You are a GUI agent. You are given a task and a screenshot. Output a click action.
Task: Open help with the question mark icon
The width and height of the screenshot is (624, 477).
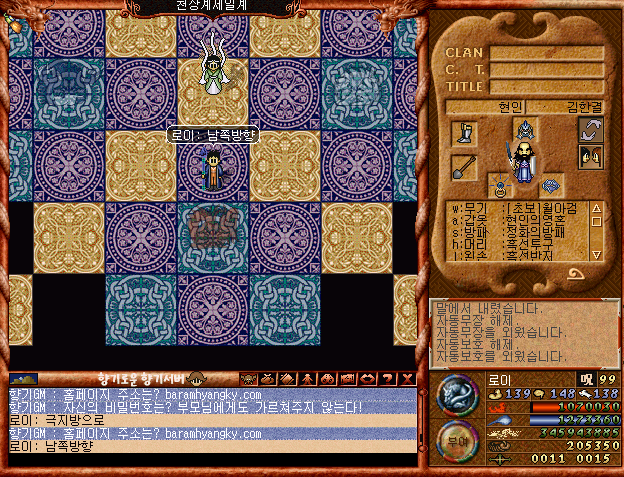pos(386,378)
